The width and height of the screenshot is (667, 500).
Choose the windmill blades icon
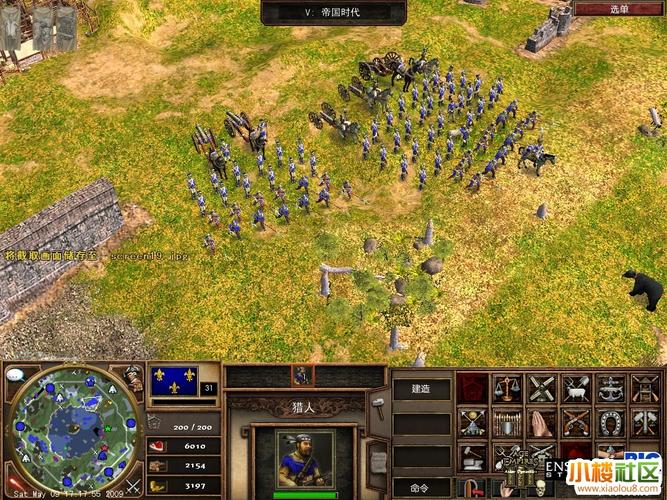pos(541,388)
